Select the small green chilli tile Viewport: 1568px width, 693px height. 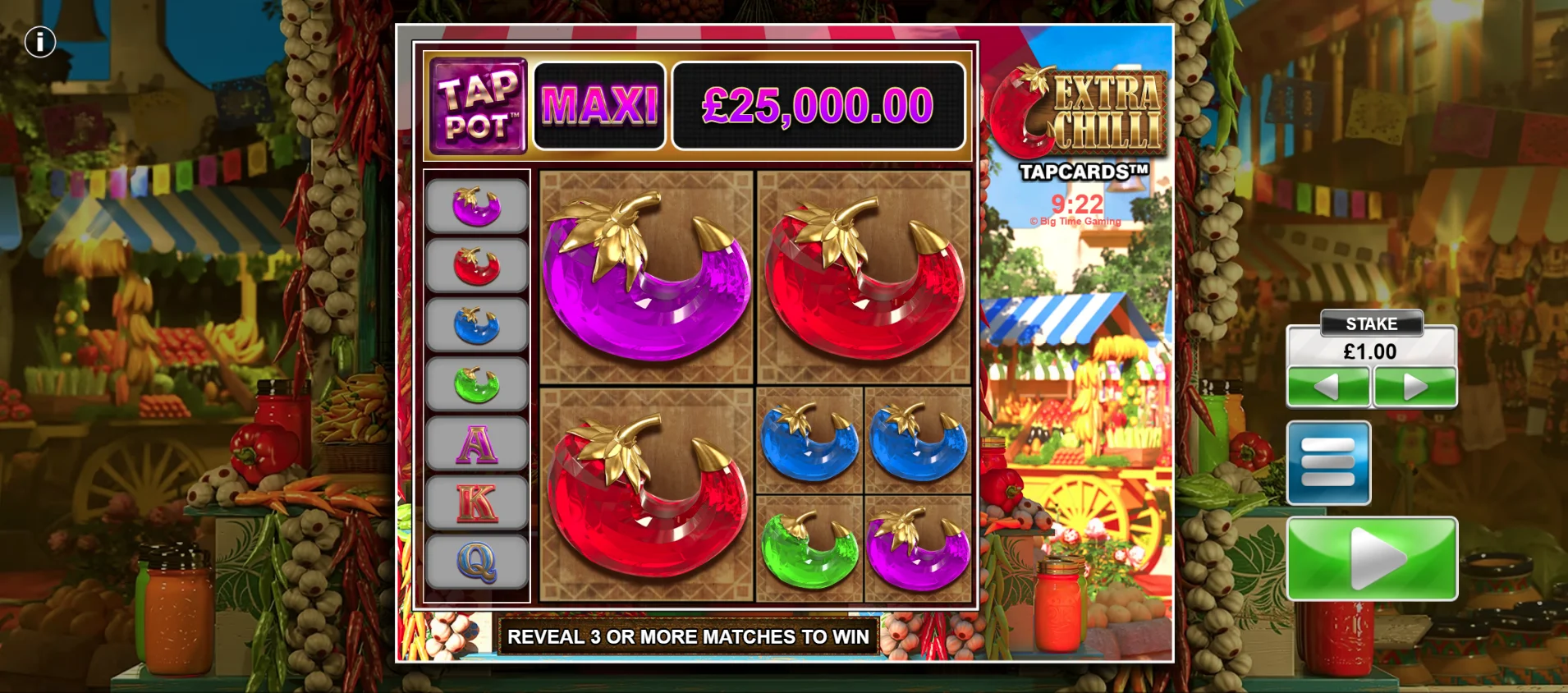pyautogui.click(x=809, y=548)
